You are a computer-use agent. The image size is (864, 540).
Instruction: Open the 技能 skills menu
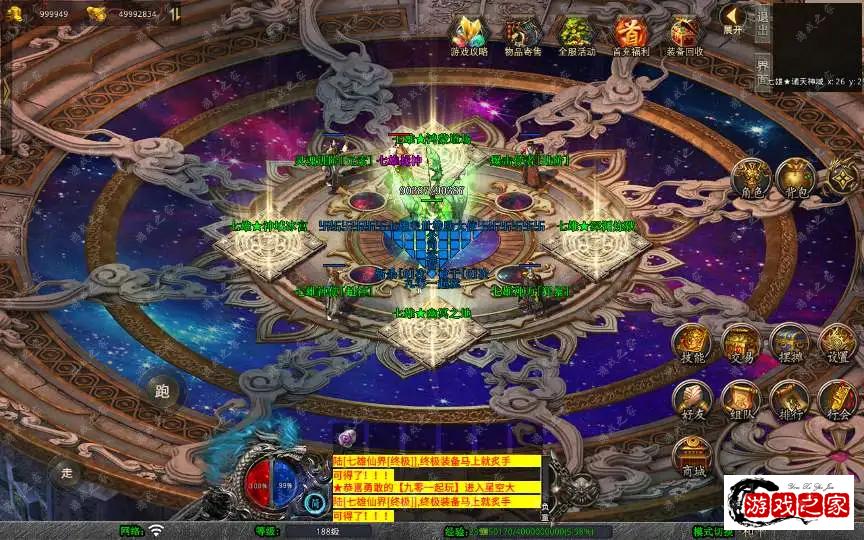[x=692, y=344]
